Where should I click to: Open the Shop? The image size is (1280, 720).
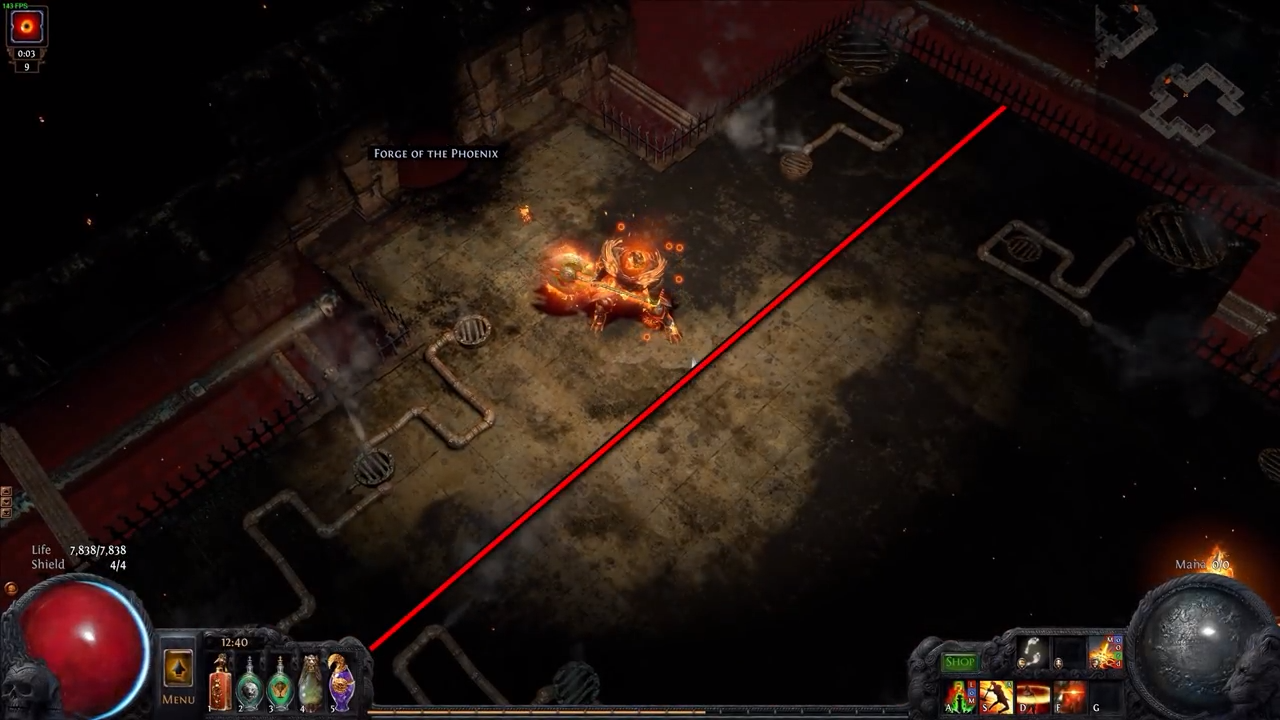pos(959,661)
